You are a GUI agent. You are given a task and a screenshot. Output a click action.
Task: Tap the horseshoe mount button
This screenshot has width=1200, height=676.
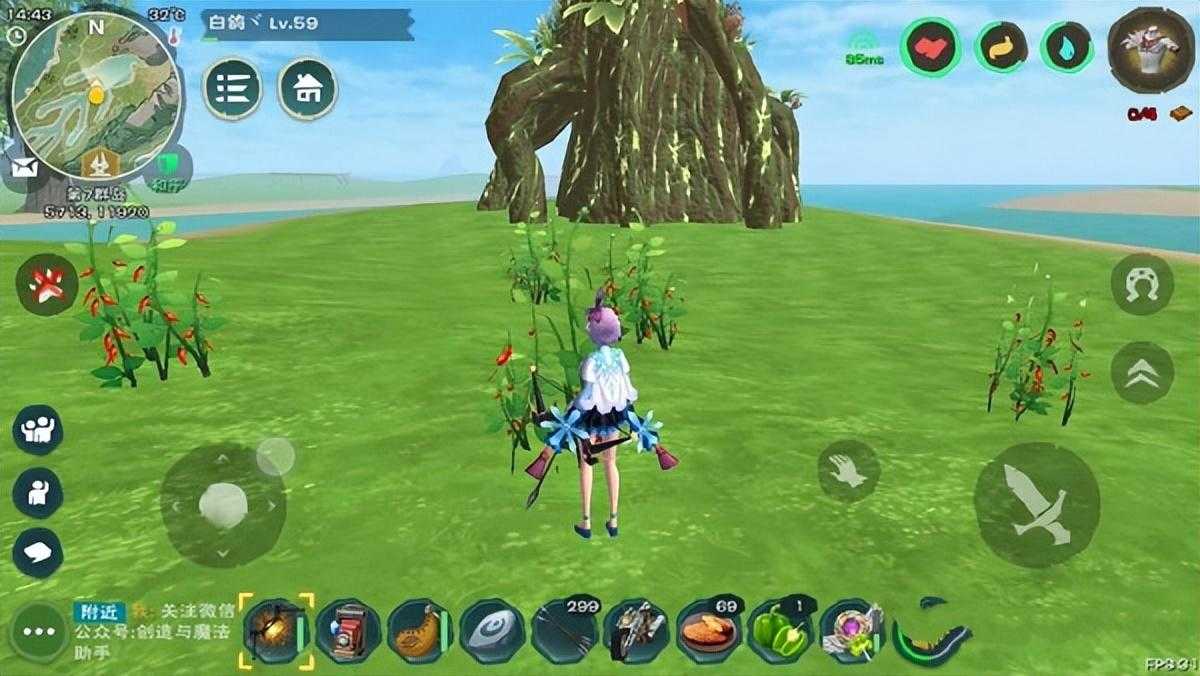1142,284
